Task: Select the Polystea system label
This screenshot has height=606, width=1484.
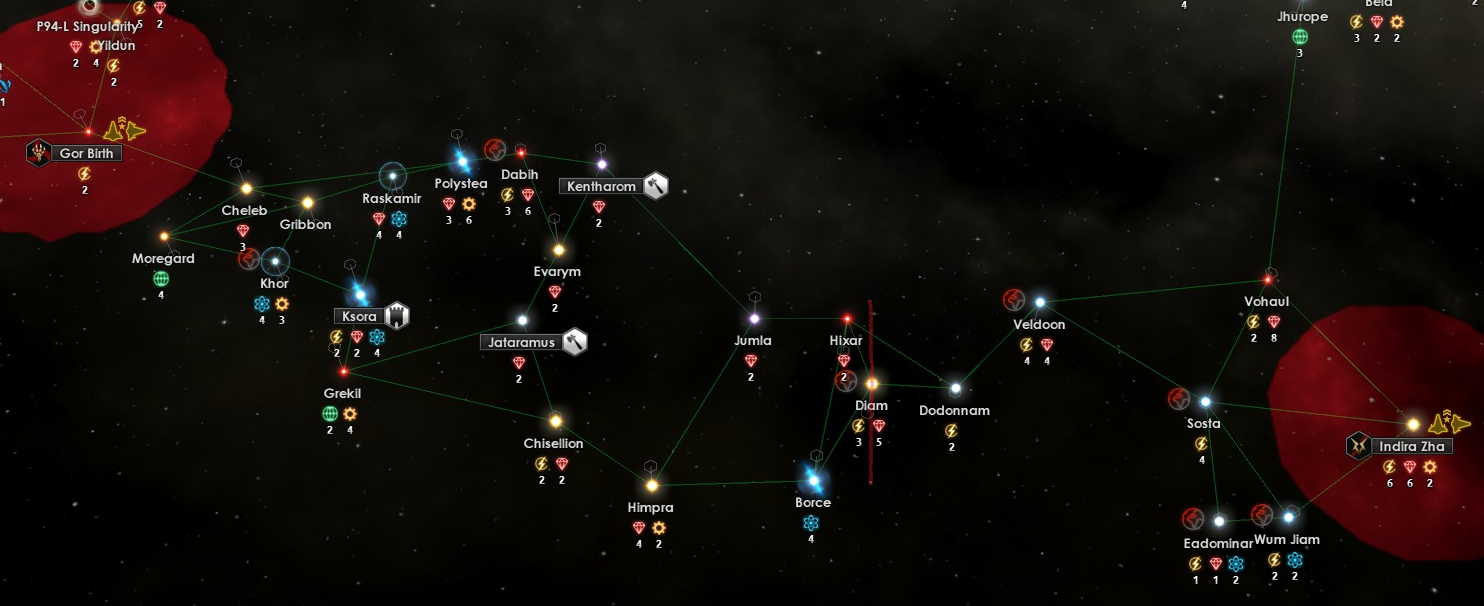Action: [461, 183]
